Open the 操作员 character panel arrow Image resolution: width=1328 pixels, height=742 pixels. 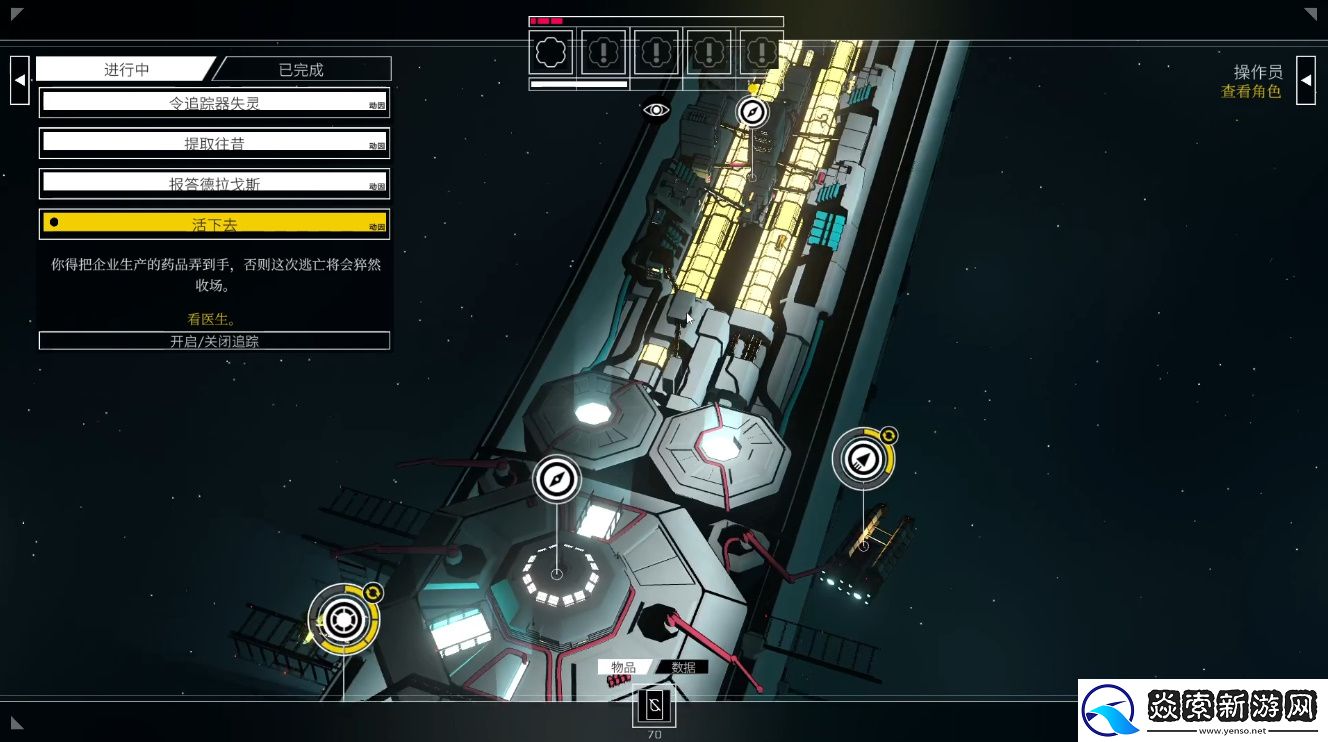(x=1305, y=80)
